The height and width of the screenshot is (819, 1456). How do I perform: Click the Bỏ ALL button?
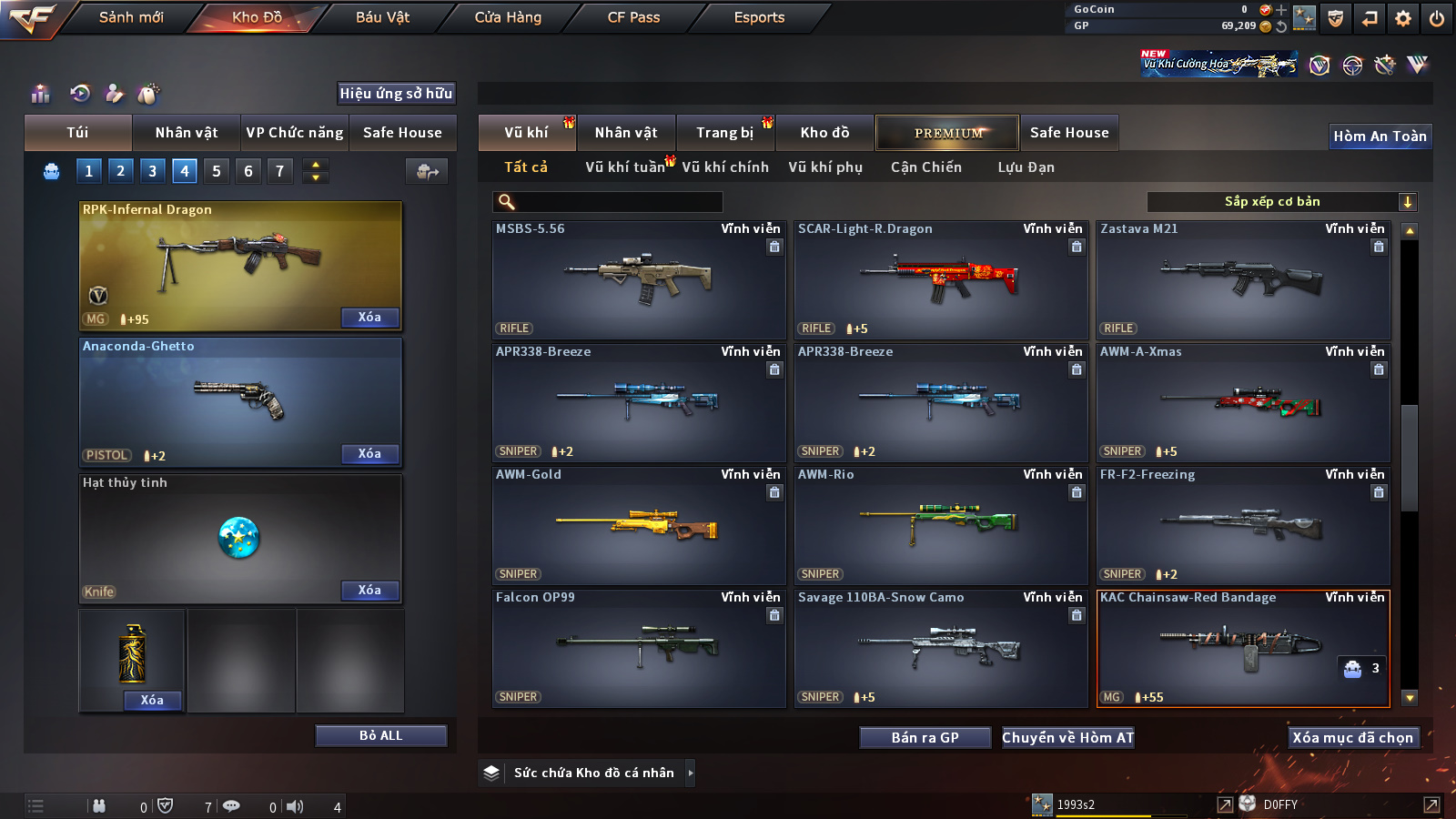(380, 735)
